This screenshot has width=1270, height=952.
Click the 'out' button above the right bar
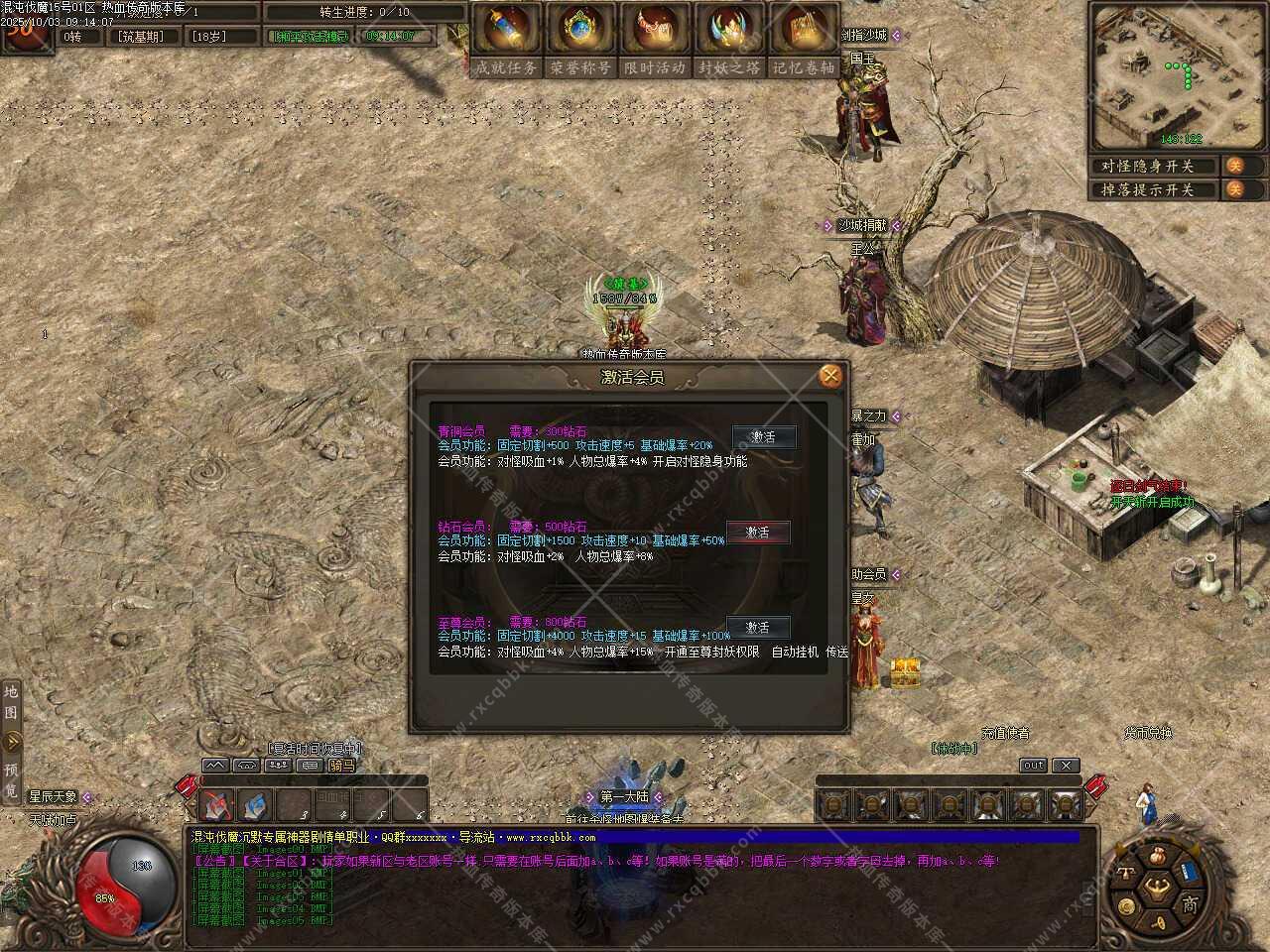click(1033, 766)
